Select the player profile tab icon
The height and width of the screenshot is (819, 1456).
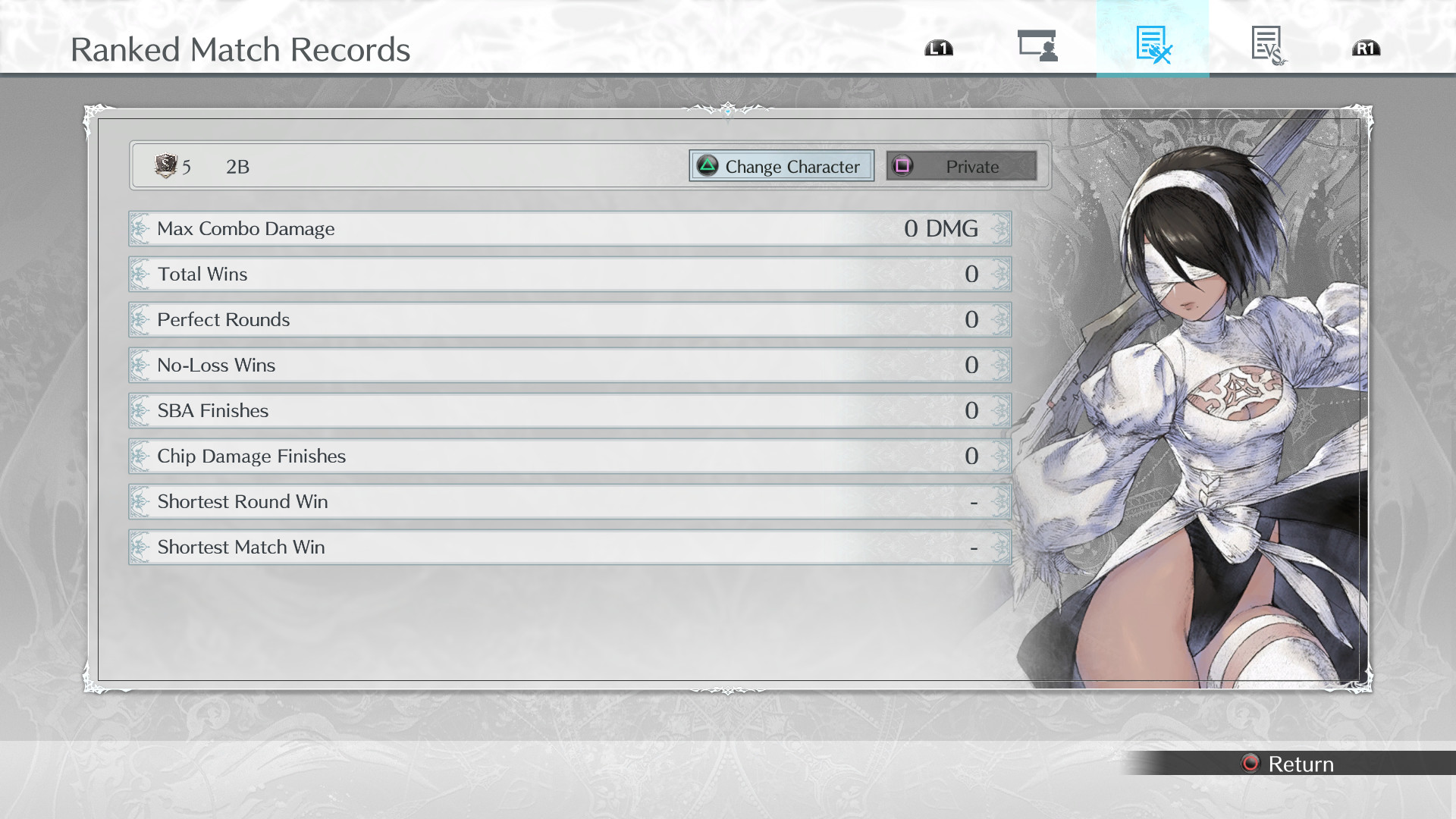coord(1037,47)
